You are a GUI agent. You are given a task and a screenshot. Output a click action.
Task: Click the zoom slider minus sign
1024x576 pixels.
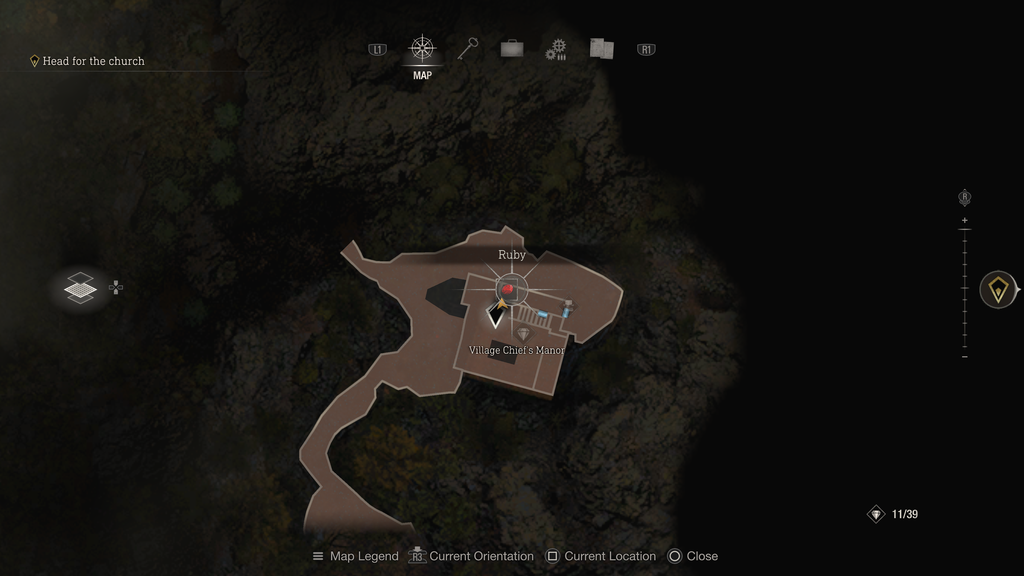pyautogui.click(x=964, y=356)
